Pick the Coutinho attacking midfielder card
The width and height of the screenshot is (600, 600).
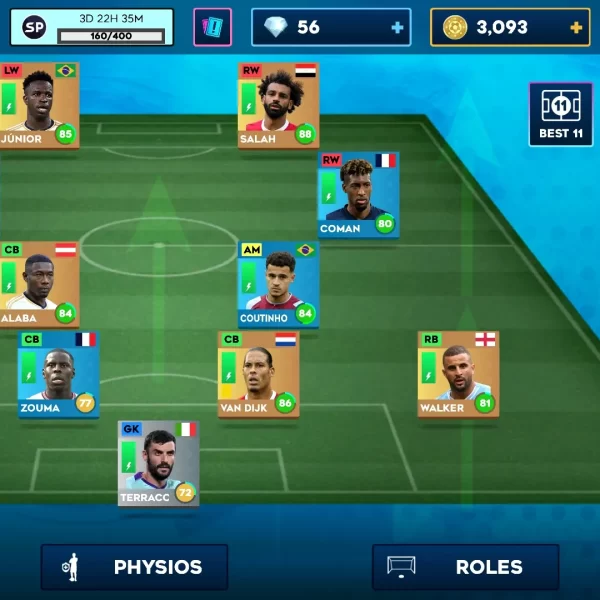click(278, 283)
